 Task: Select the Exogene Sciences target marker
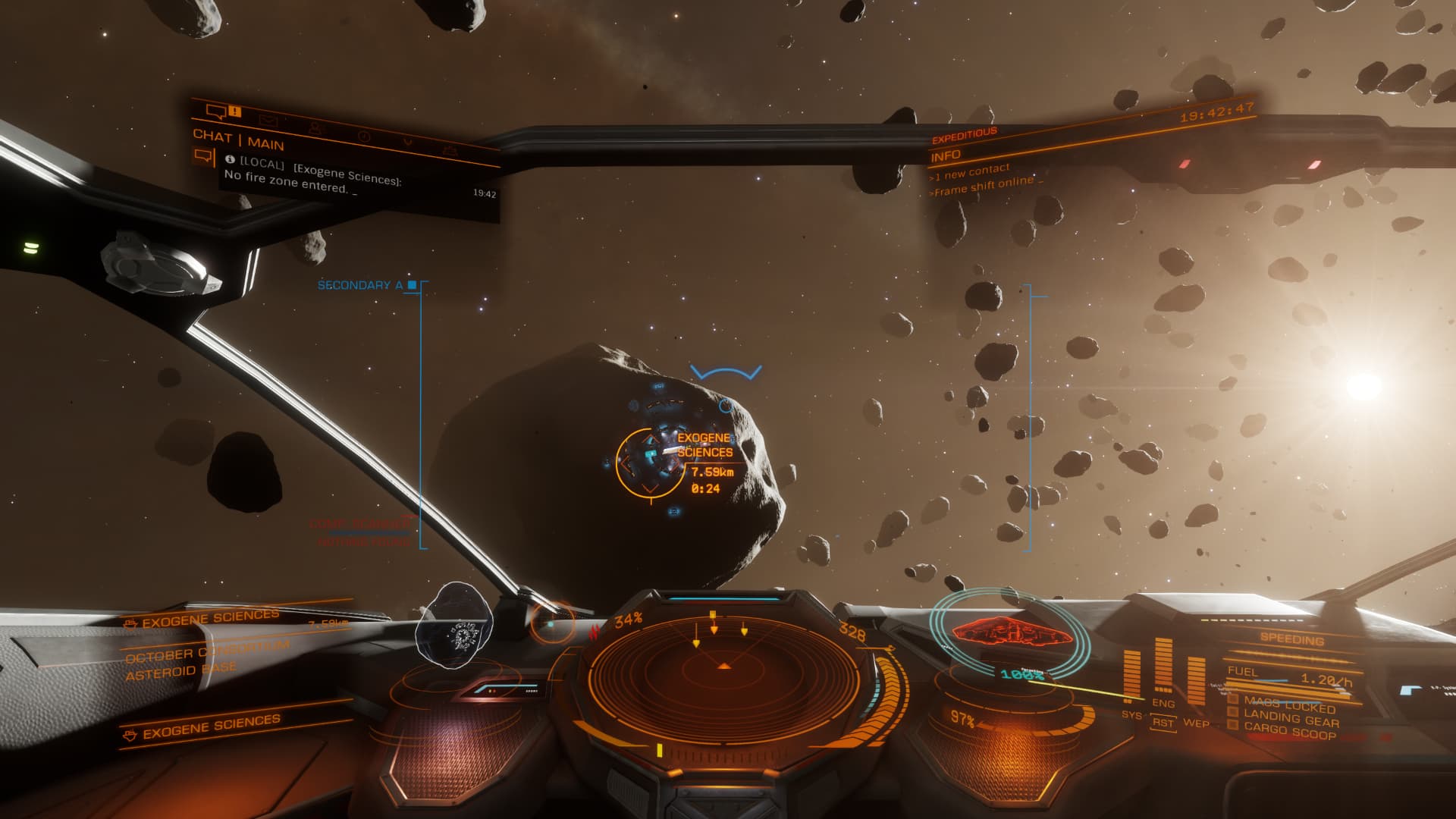(x=649, y=460)
